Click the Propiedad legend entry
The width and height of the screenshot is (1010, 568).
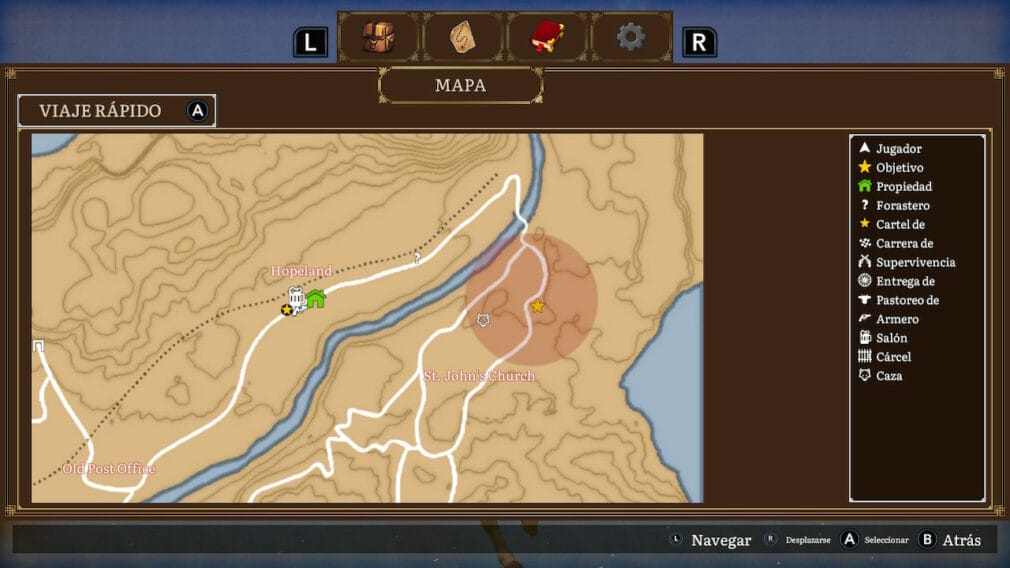(x=903, y=187)
